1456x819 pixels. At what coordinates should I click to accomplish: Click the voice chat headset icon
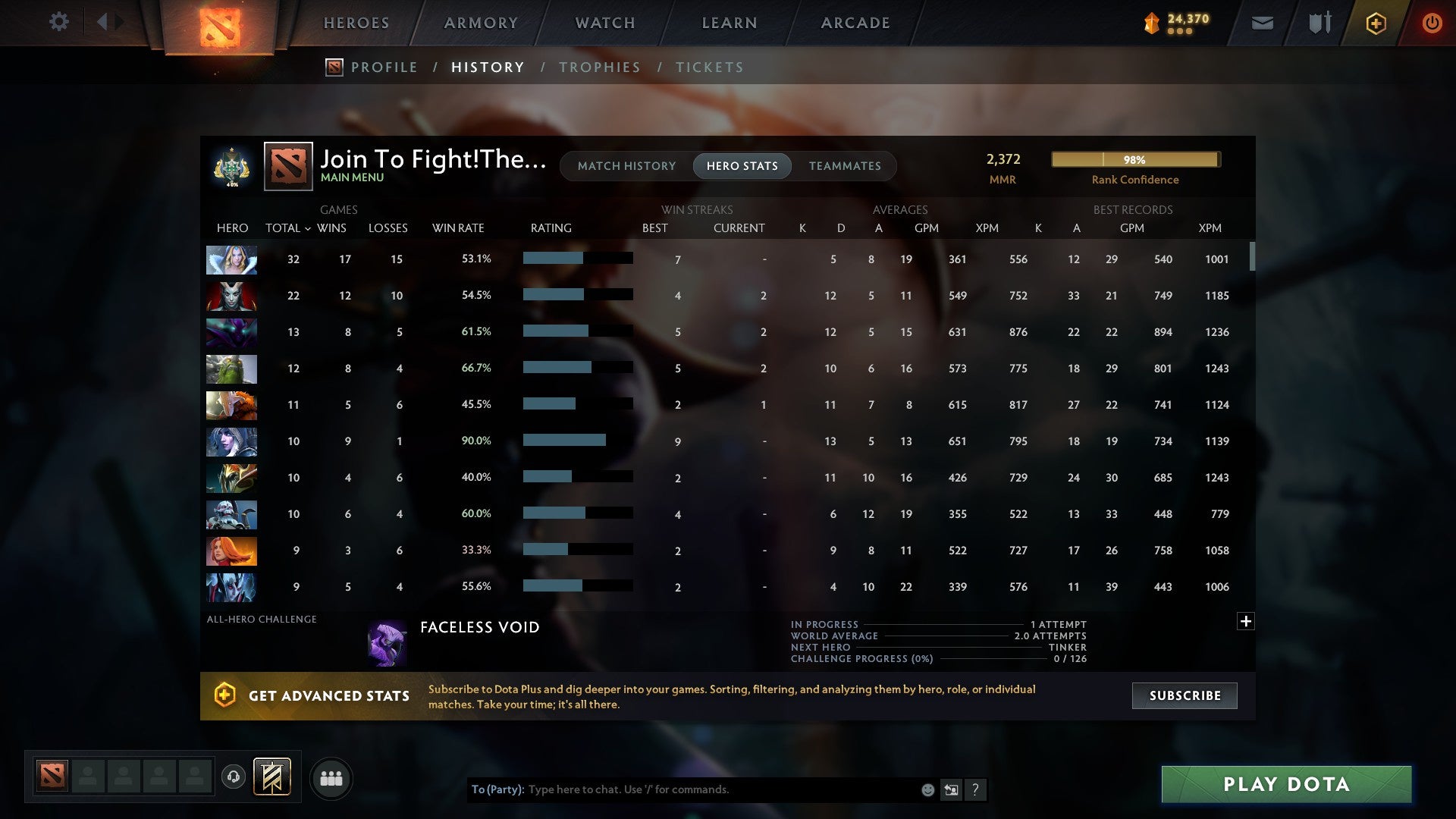[235, 777]
